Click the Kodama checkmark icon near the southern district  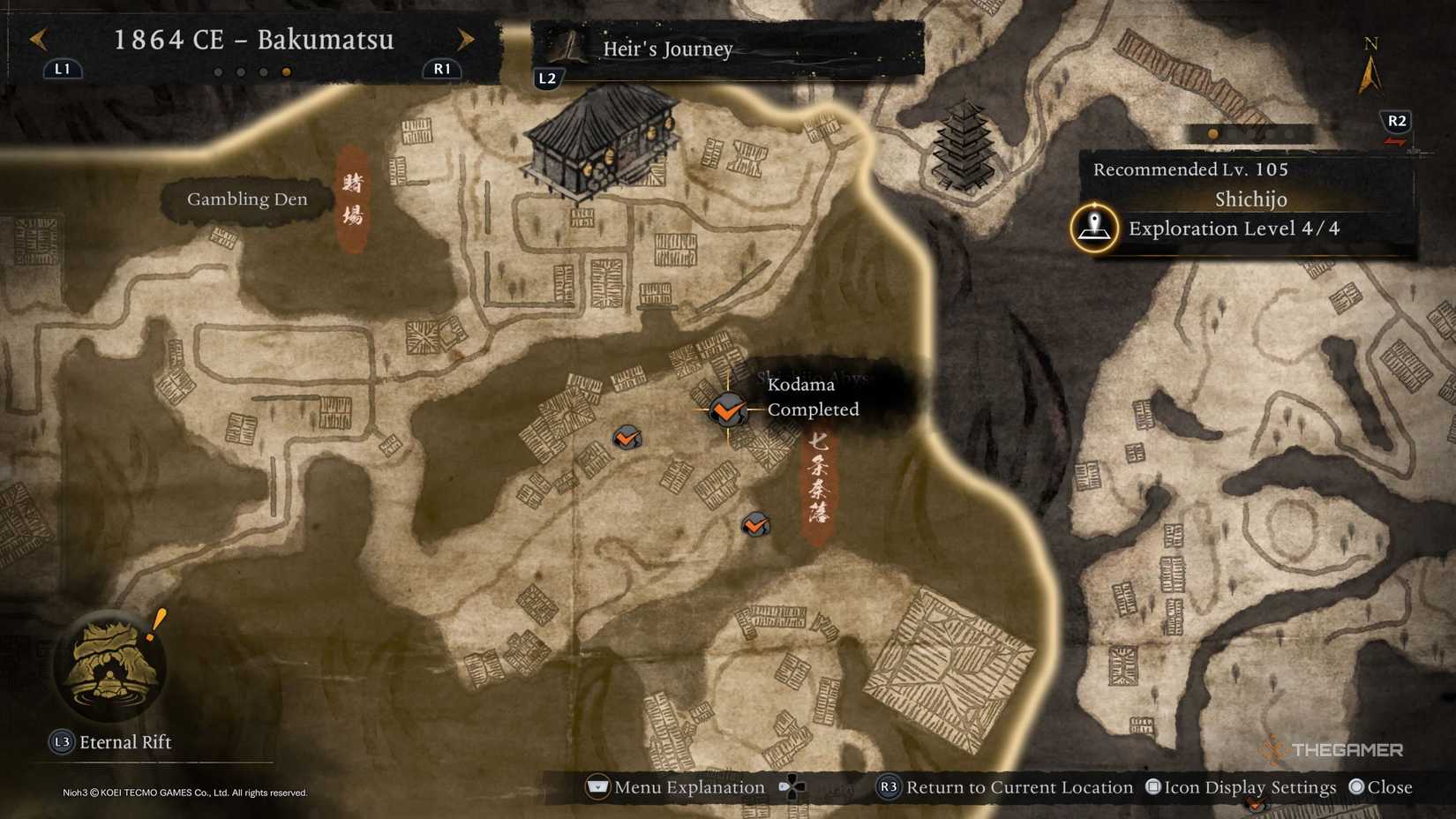pyautogui.click(x=754, y=525)
